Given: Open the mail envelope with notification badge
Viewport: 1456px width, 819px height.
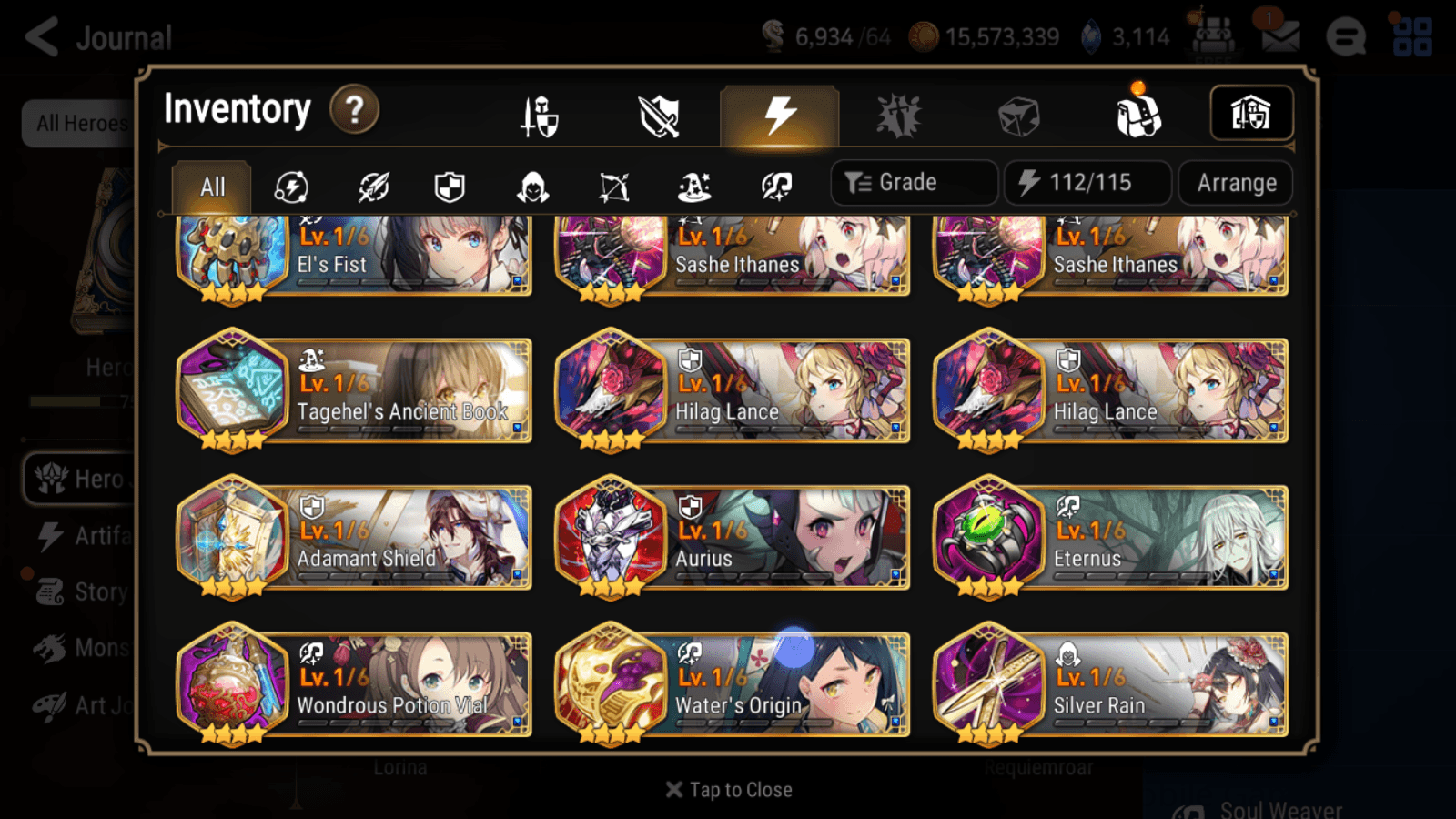Looking at the screenshot, I should click(1281, 37).
